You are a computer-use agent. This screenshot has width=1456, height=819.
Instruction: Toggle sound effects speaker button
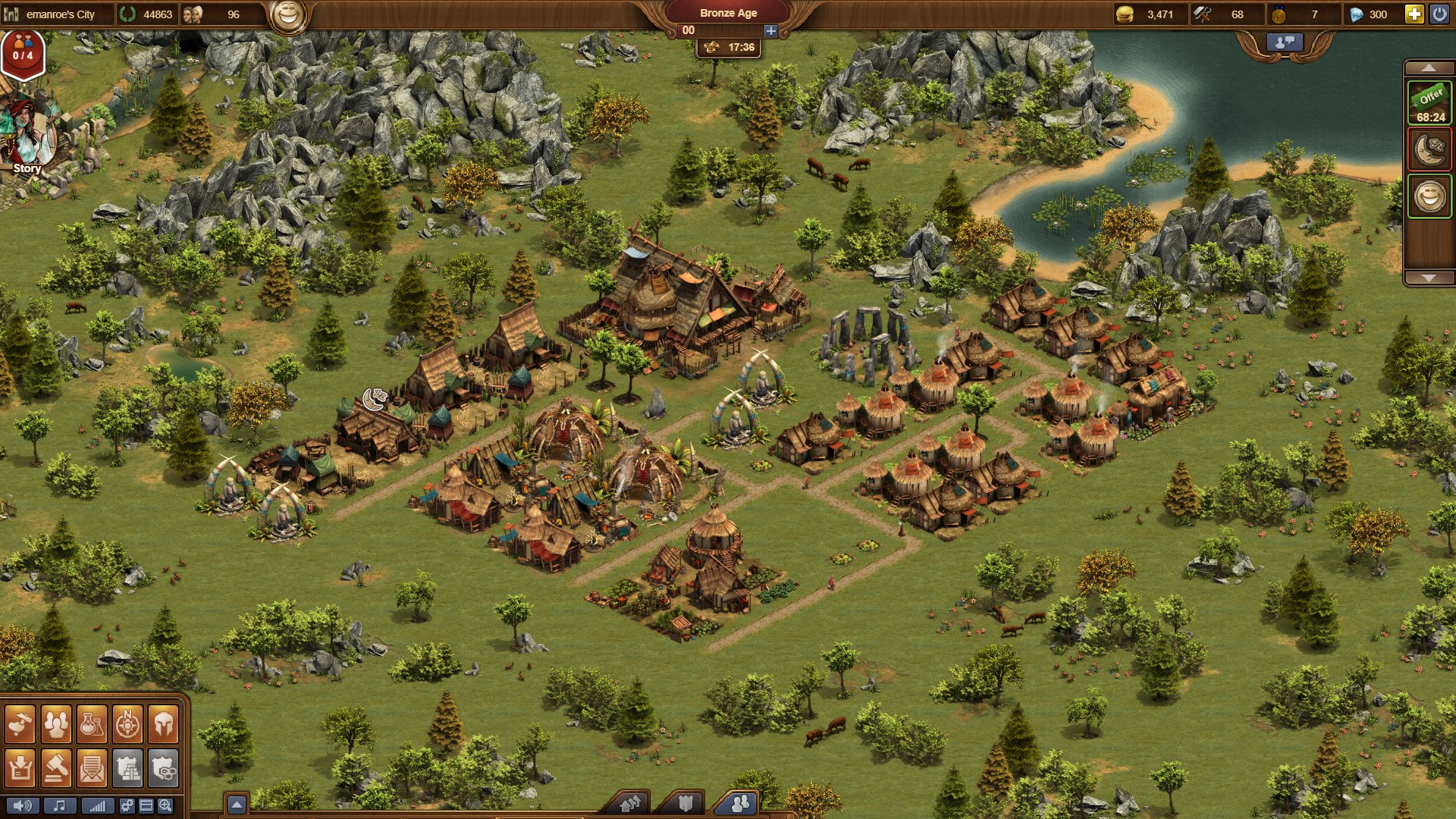tap(22, 805)
